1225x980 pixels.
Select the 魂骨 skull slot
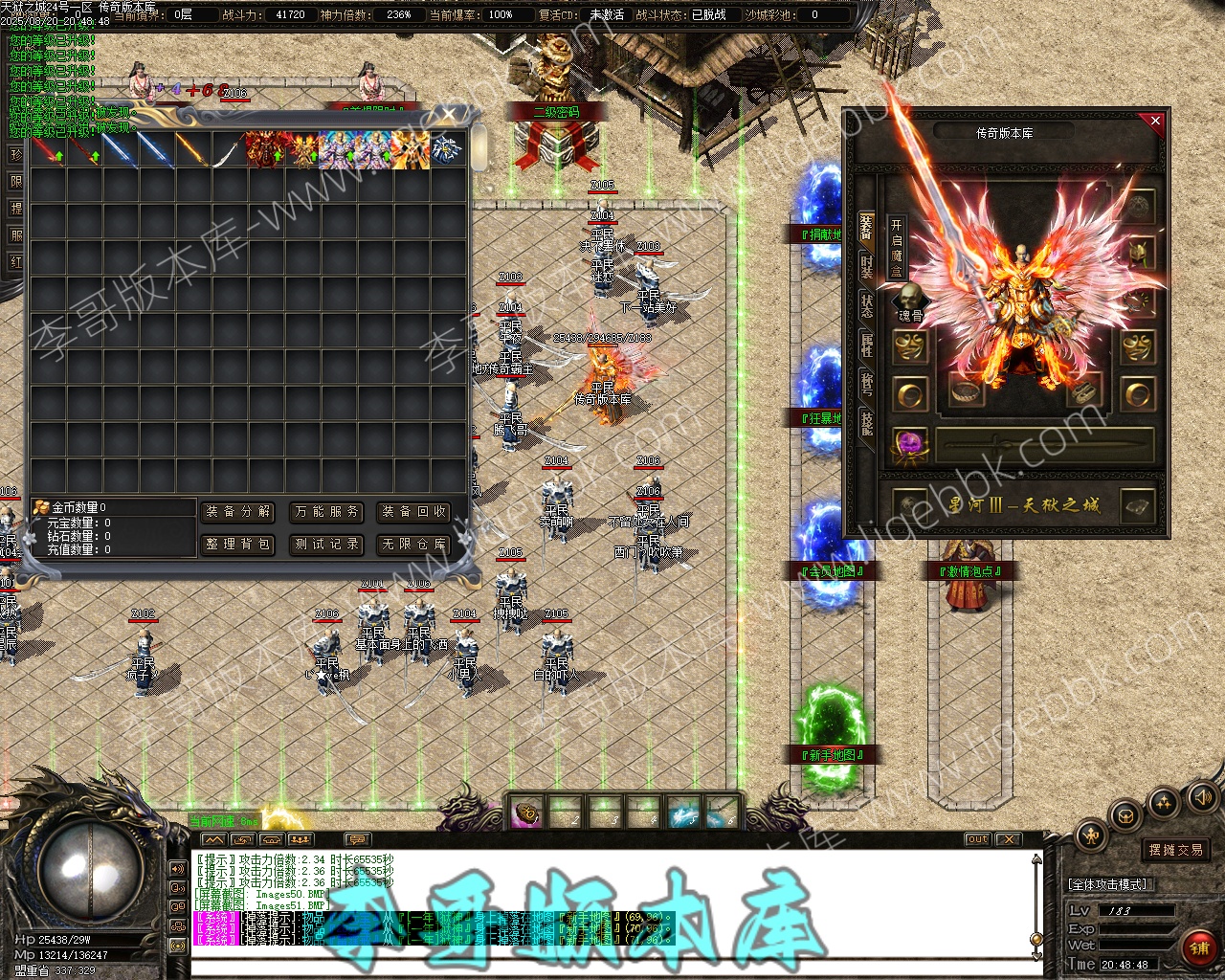click(x=909, y=301)
